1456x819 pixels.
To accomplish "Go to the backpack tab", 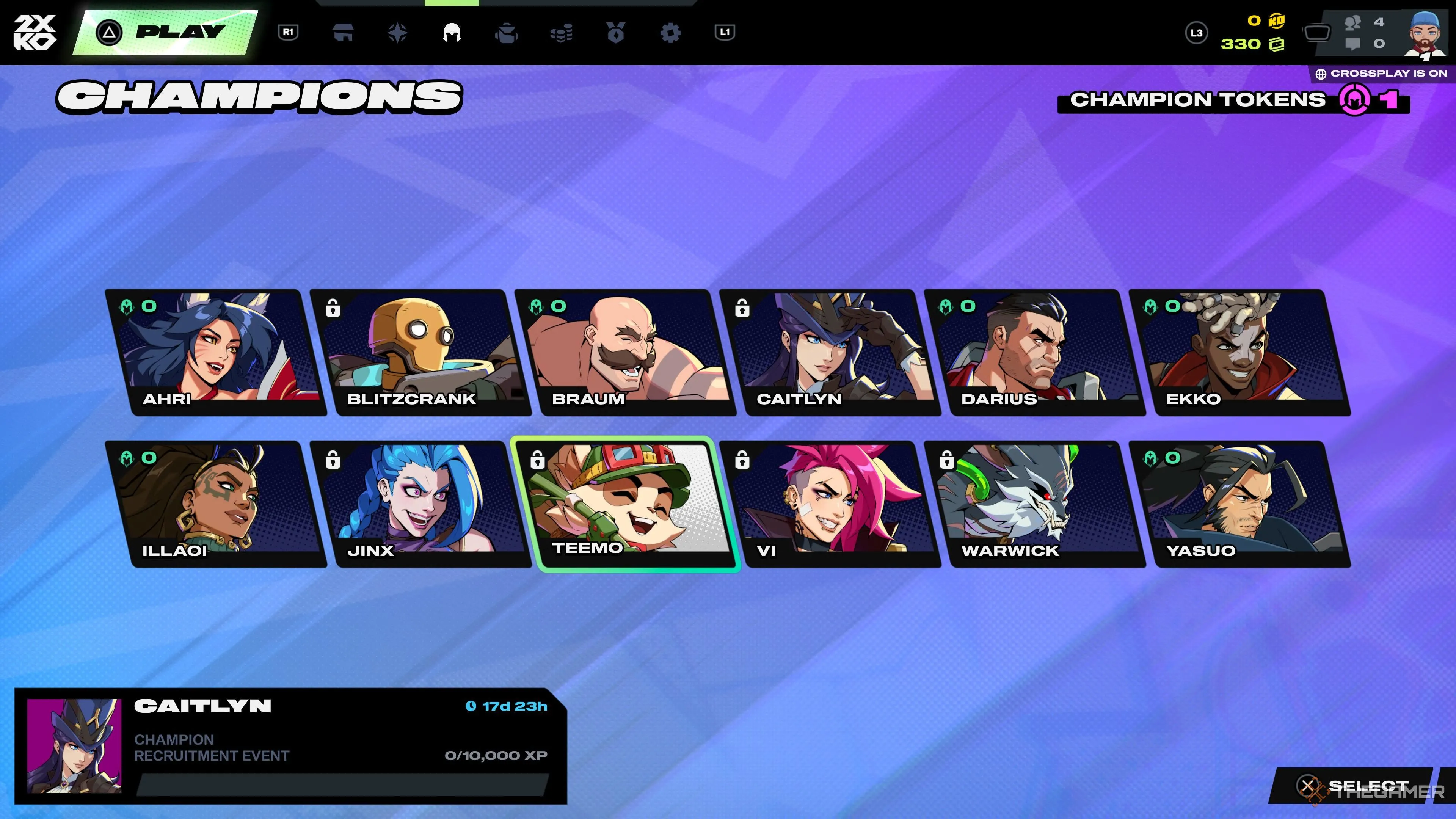I will click(506, 33).
